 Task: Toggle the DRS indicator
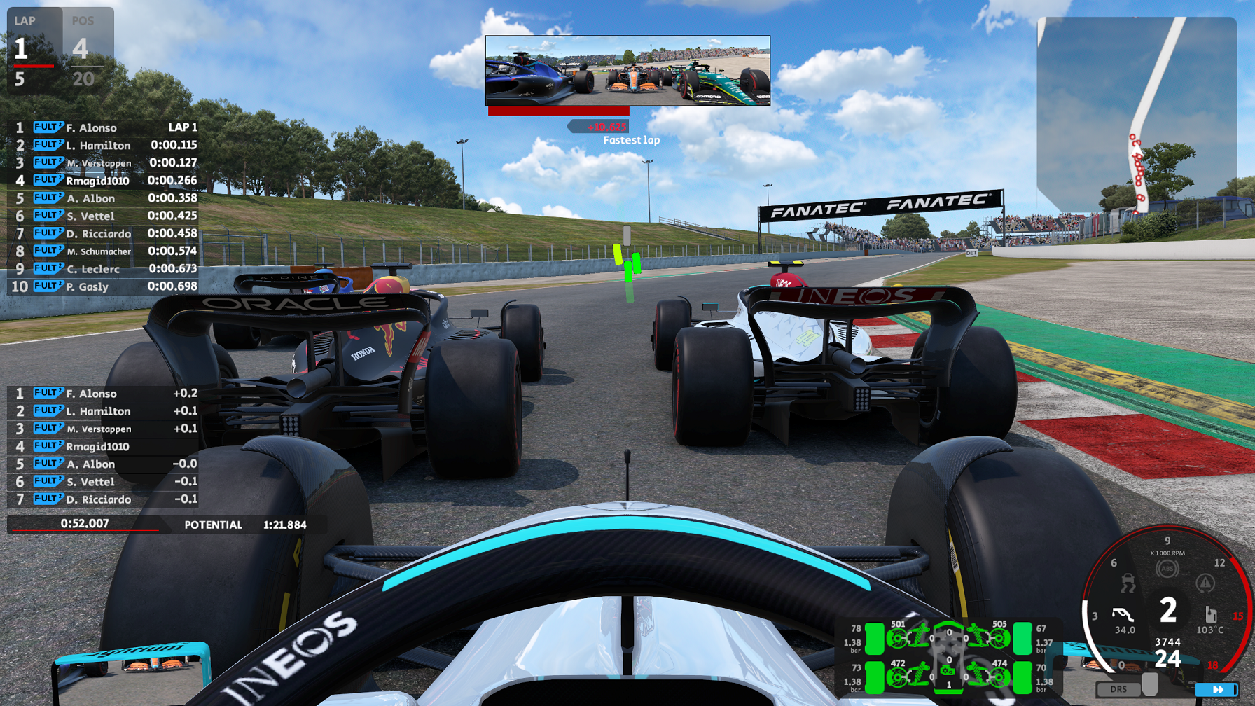pyautogui.click(x=1117, y=690)
